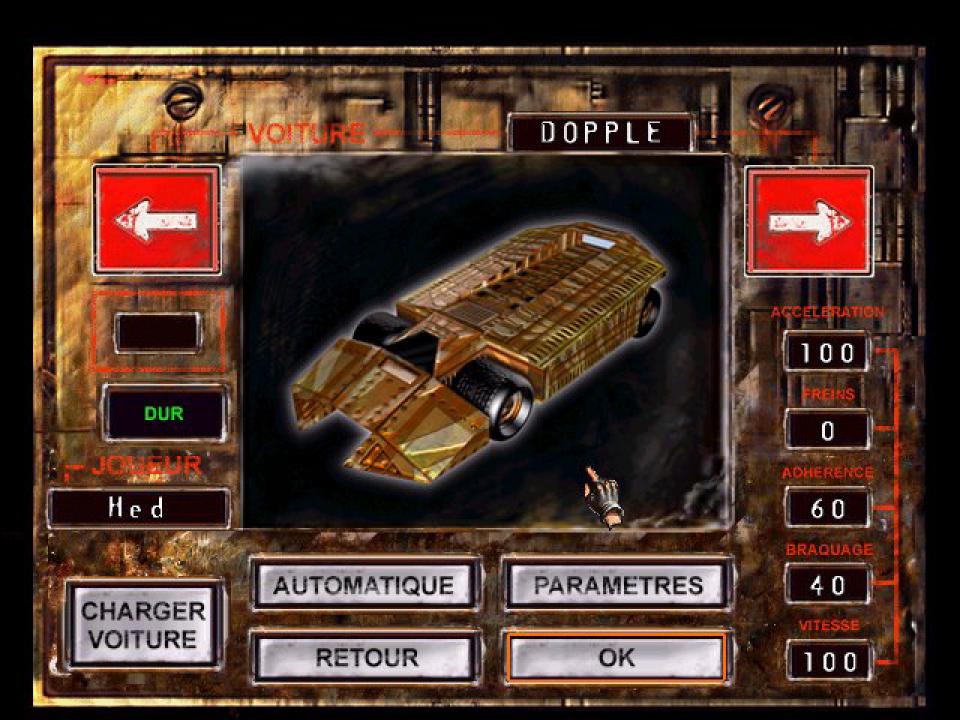960x720 pixels.
Task: Confirm car selection with OK
Action: tap(617, 657)
